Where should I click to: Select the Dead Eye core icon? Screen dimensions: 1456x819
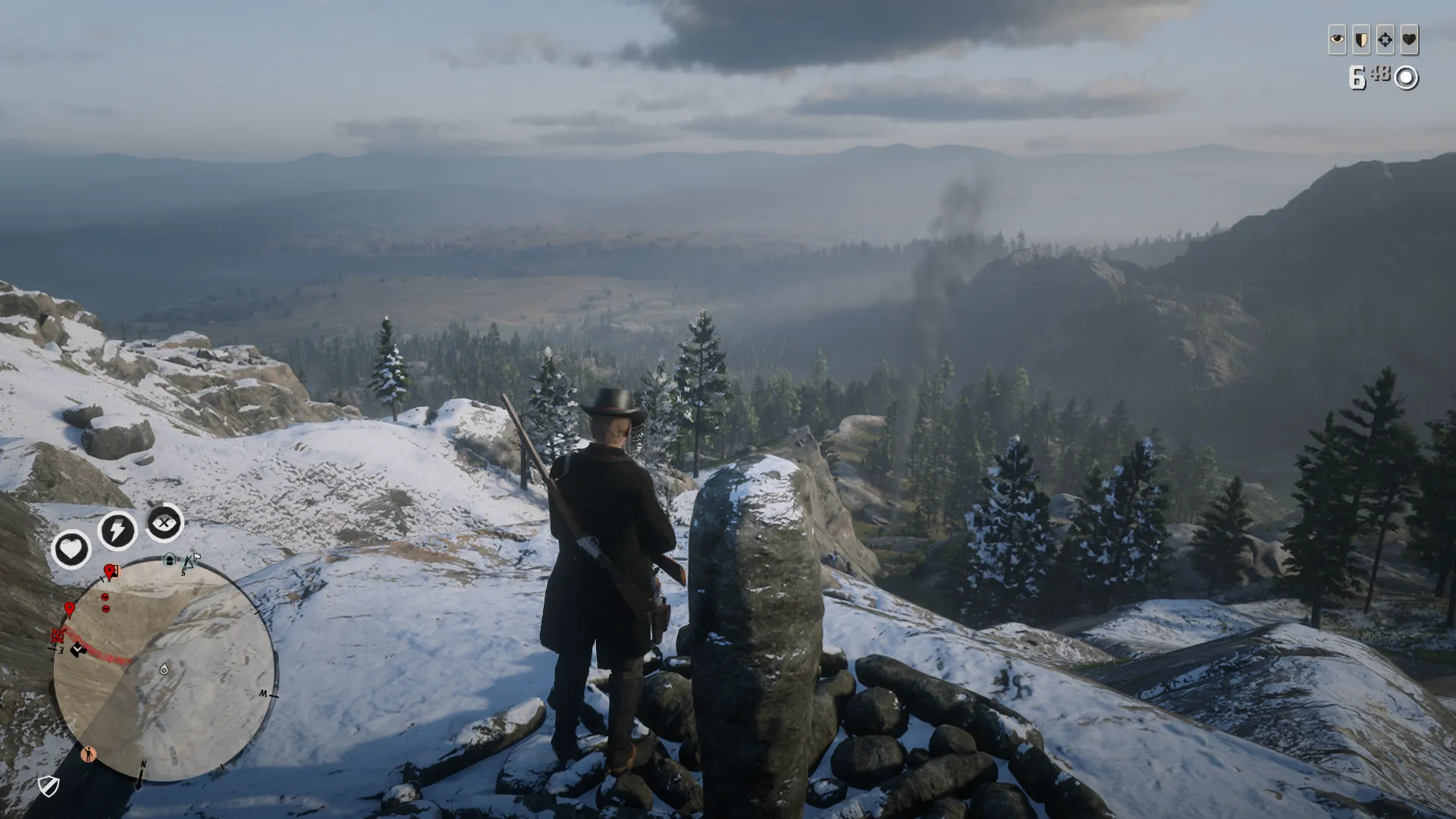[x=165, y=522]
